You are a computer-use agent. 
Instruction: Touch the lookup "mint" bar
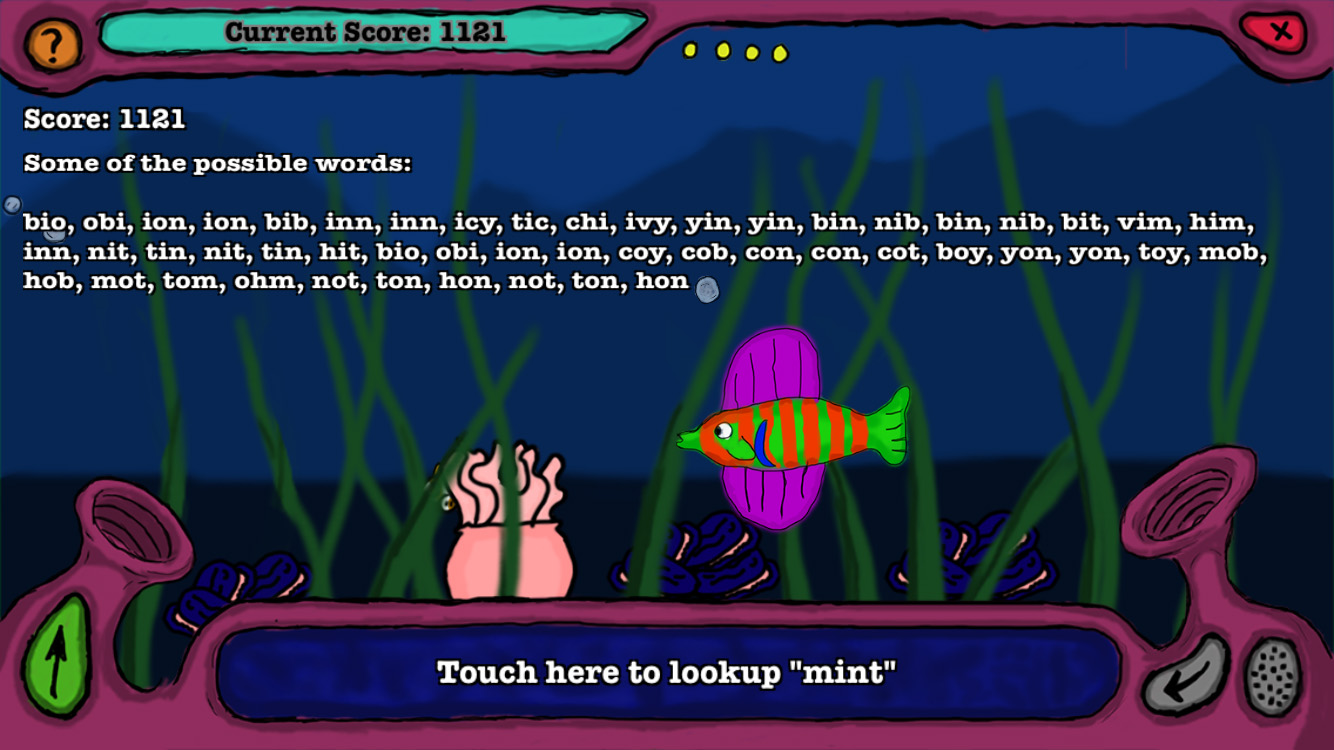[667, 673]
